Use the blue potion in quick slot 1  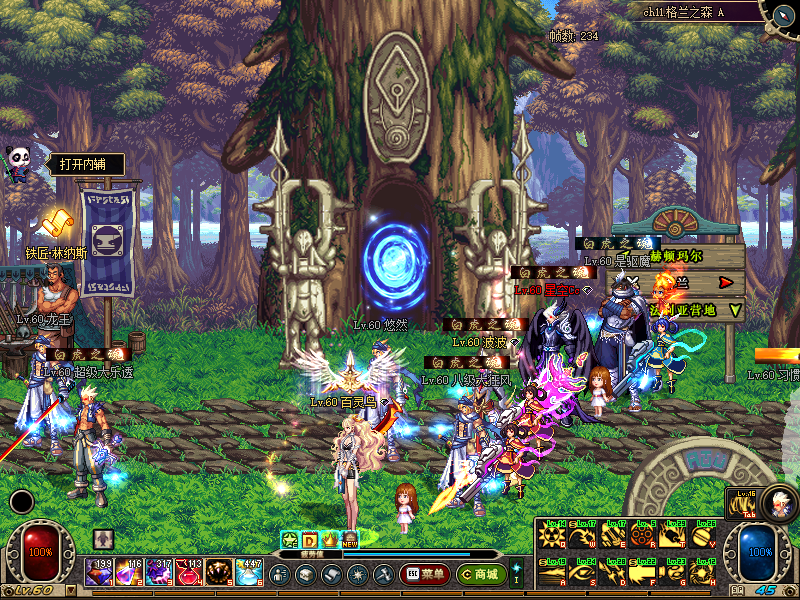(x=98, y=573)
